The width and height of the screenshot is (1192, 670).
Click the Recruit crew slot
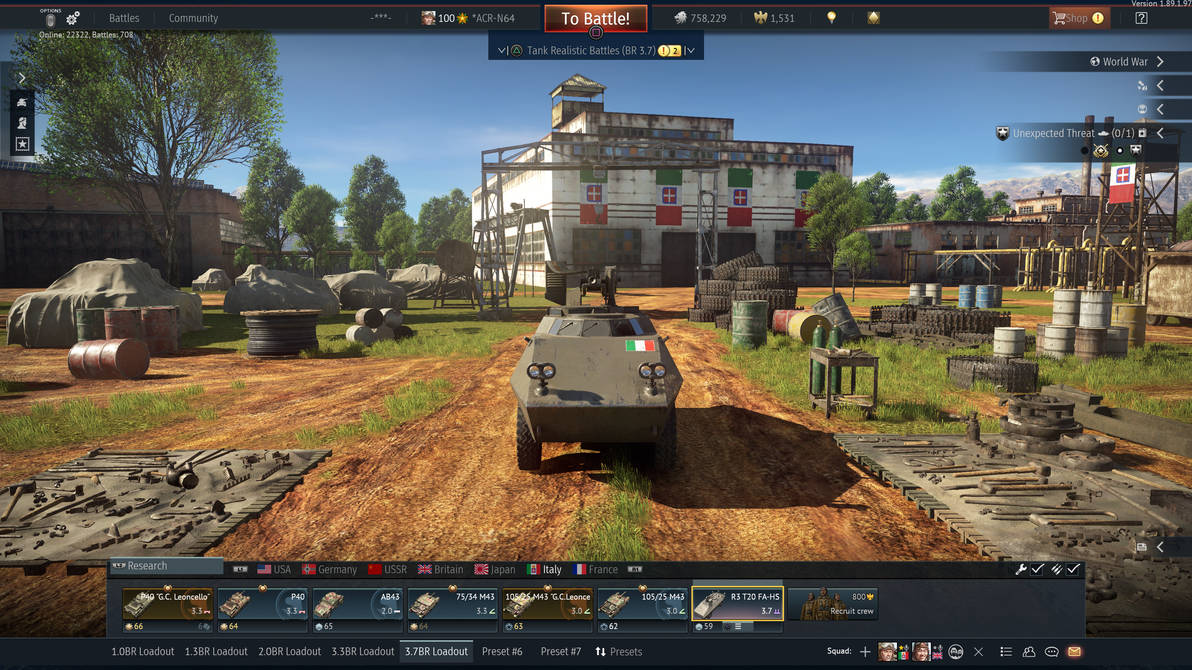[833, 605]
